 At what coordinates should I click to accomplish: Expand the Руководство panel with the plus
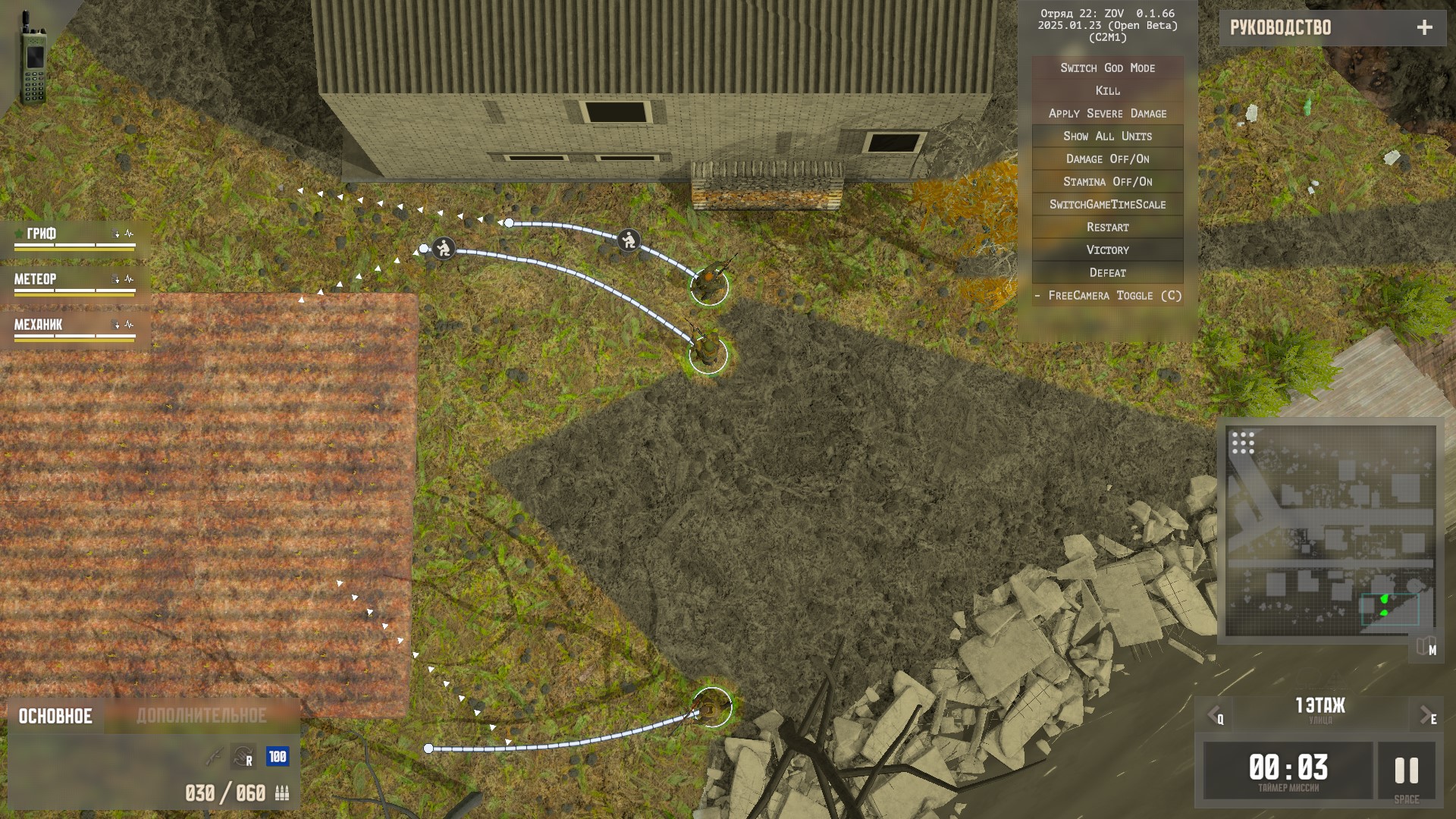[1424, 28]
